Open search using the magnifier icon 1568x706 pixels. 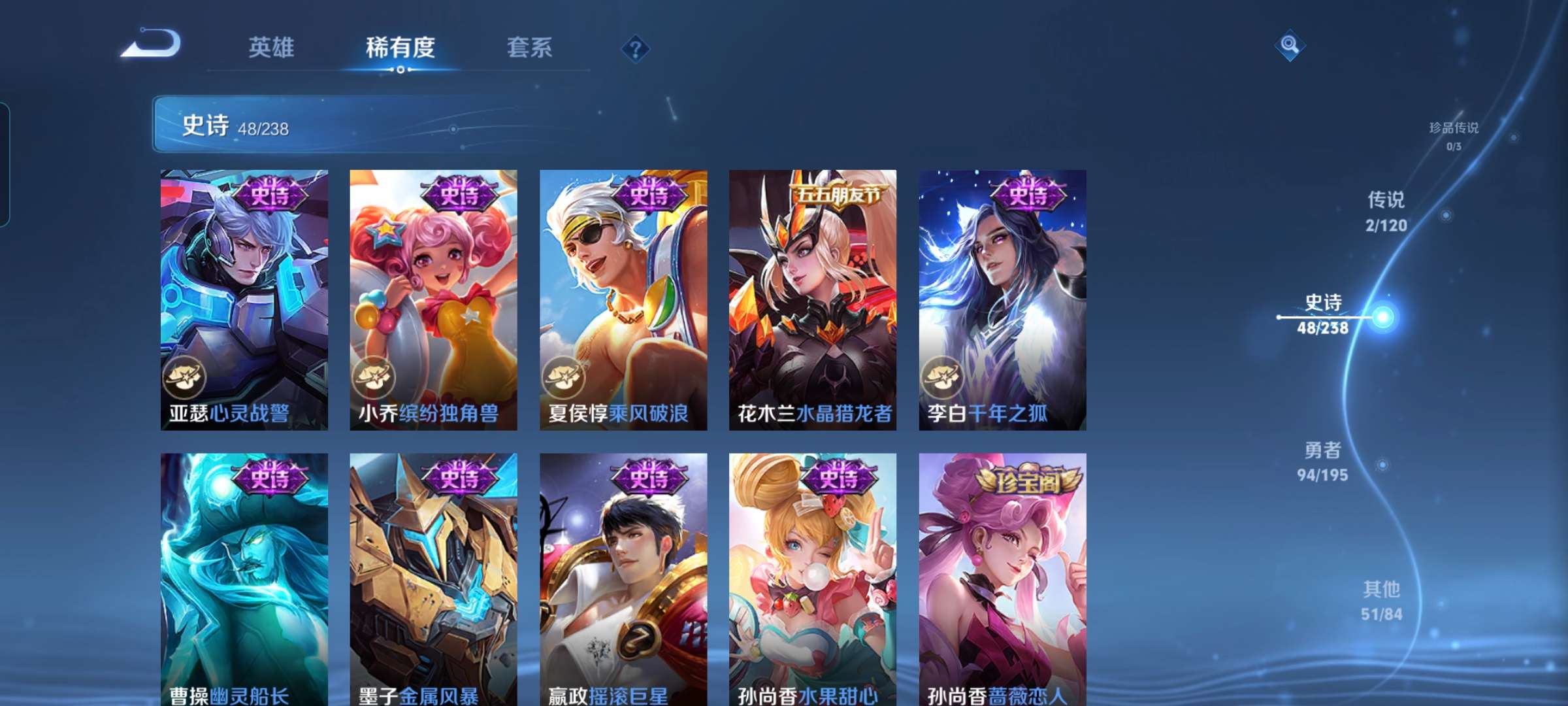pyautogui.click(x=1289, y=46)
